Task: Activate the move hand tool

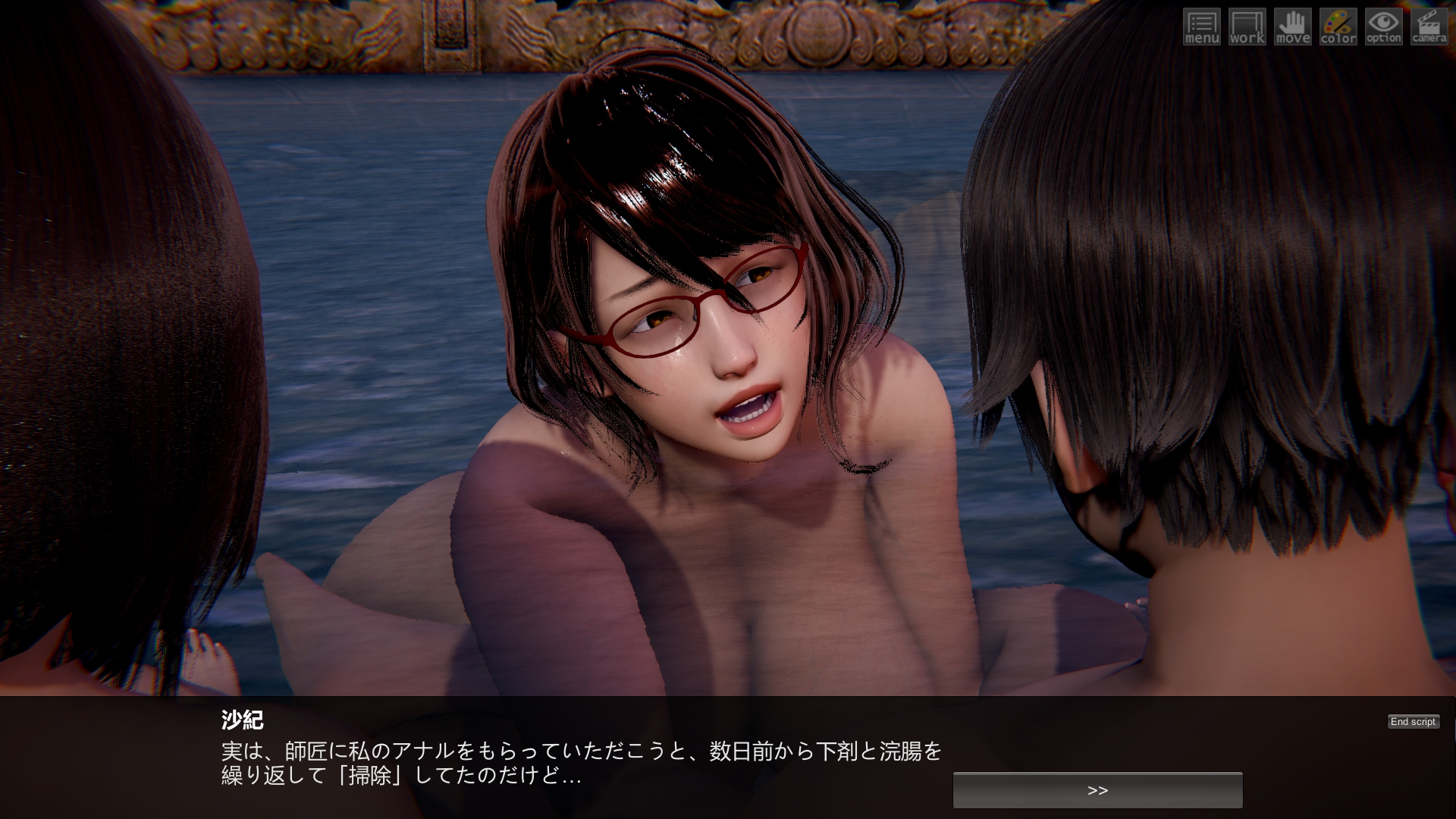Action: pos(1293,27)
